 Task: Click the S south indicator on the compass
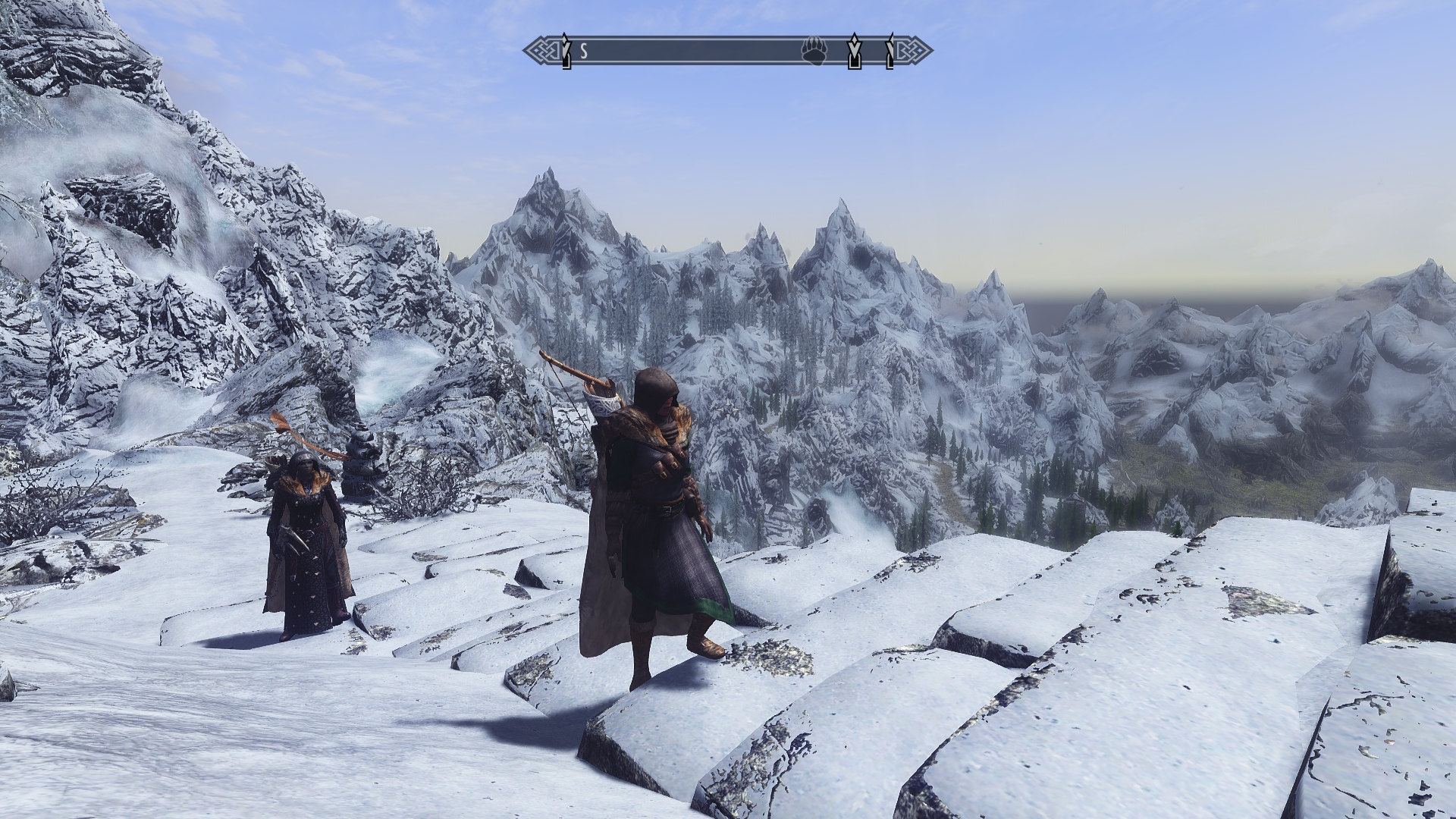(584, 52)
